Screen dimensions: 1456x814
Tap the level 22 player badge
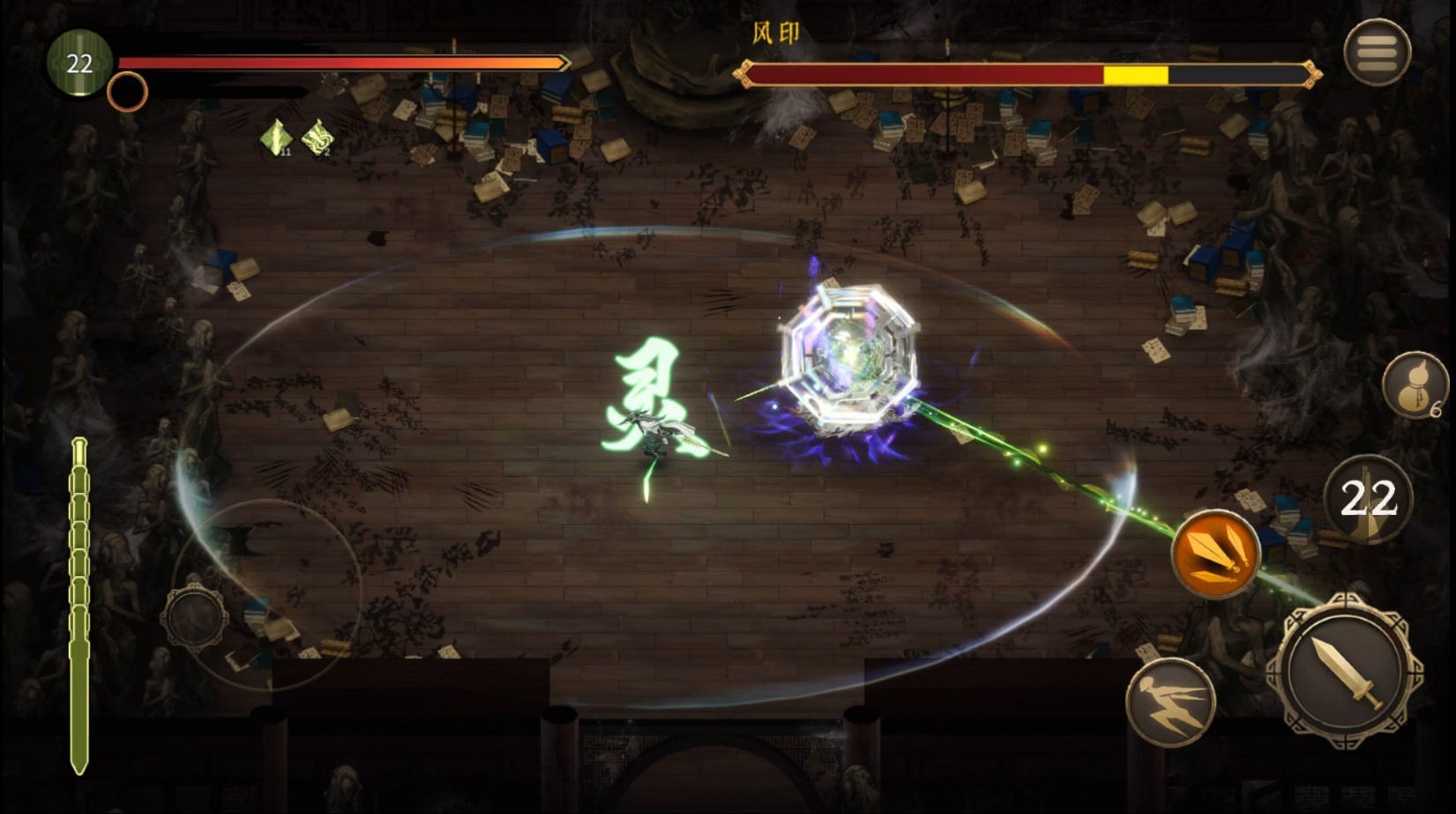(x=79, y=63)
